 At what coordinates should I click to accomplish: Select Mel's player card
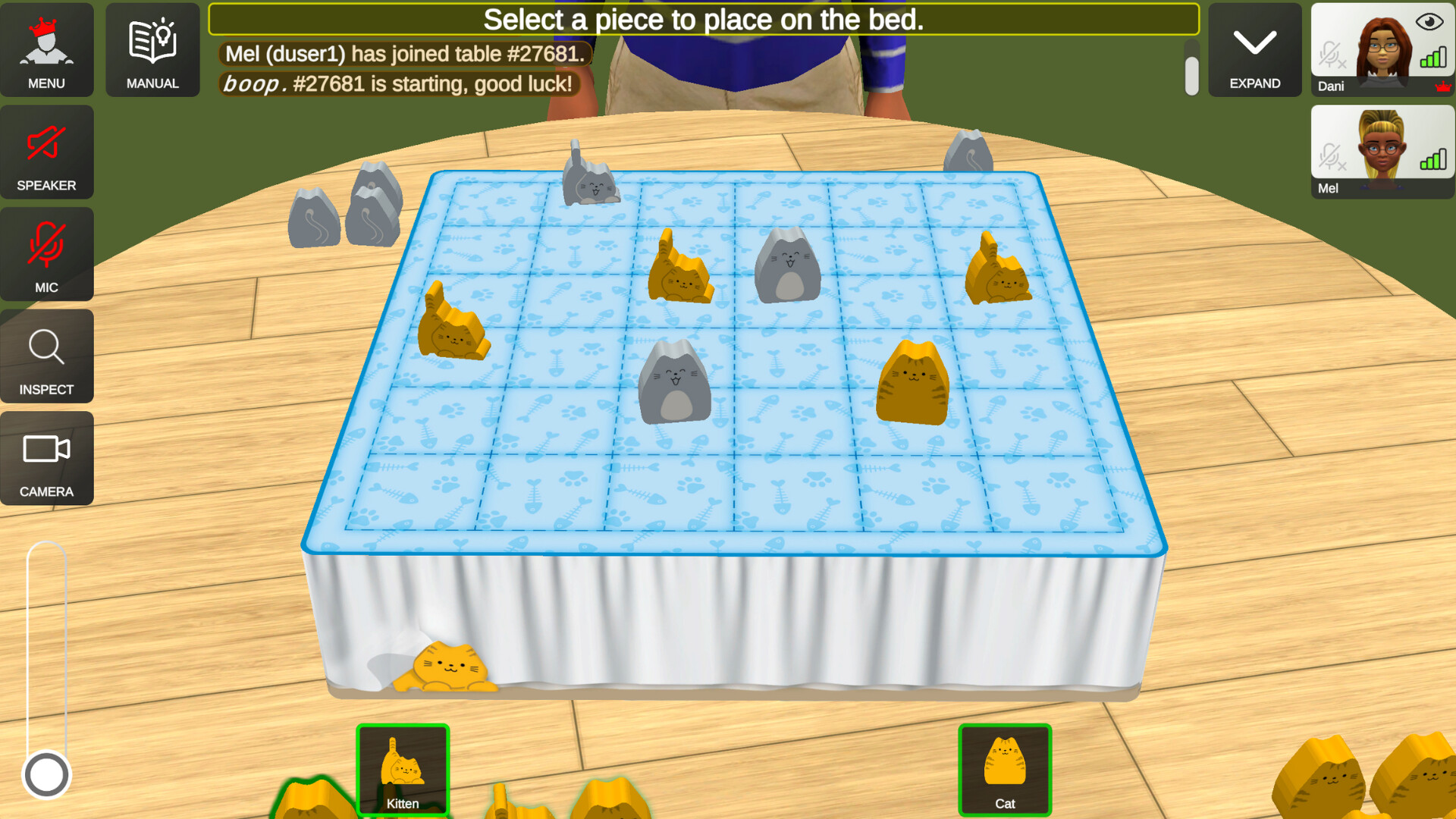[x=1382, y=152]
